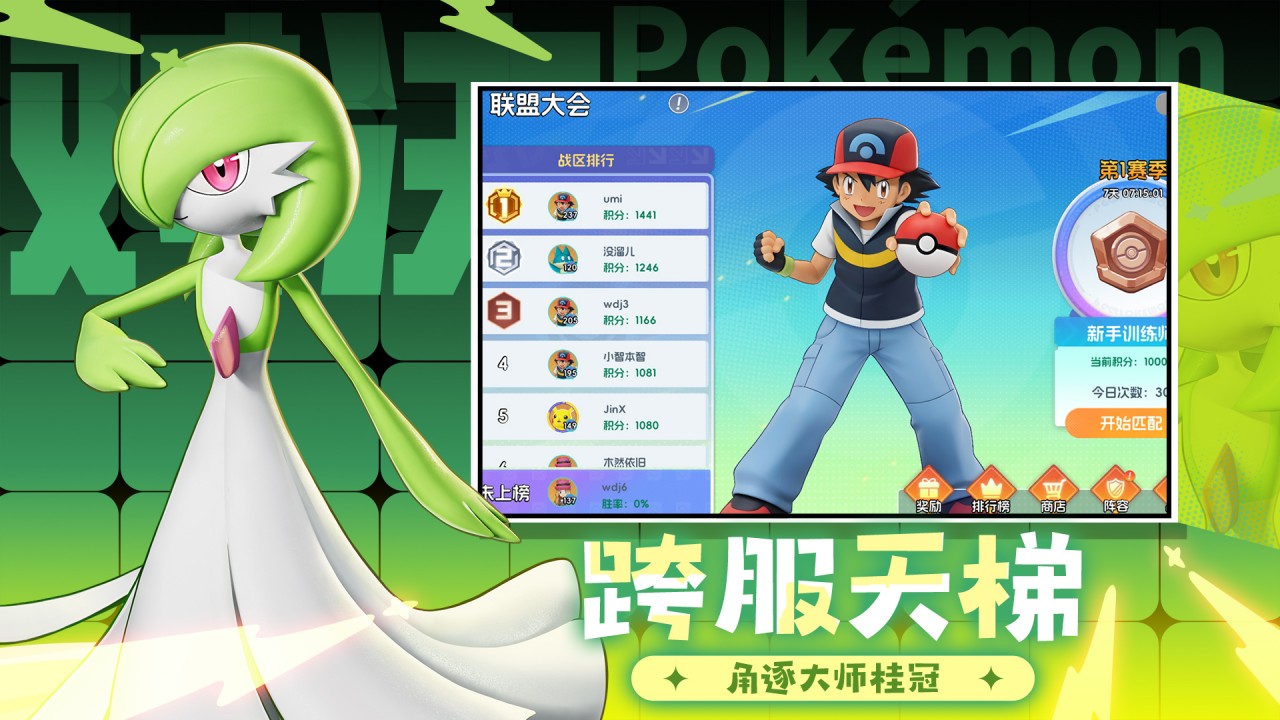
Task: Open the 奖励 rewards gift icon
Action: (x=926, y=487)
